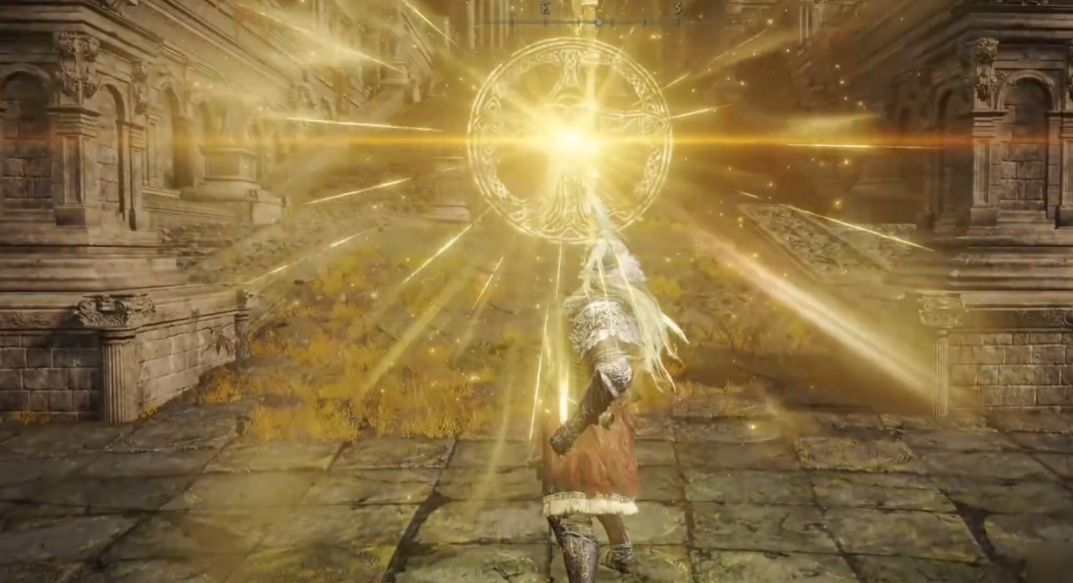Click the compass bar heading strip

click(597, 18)
